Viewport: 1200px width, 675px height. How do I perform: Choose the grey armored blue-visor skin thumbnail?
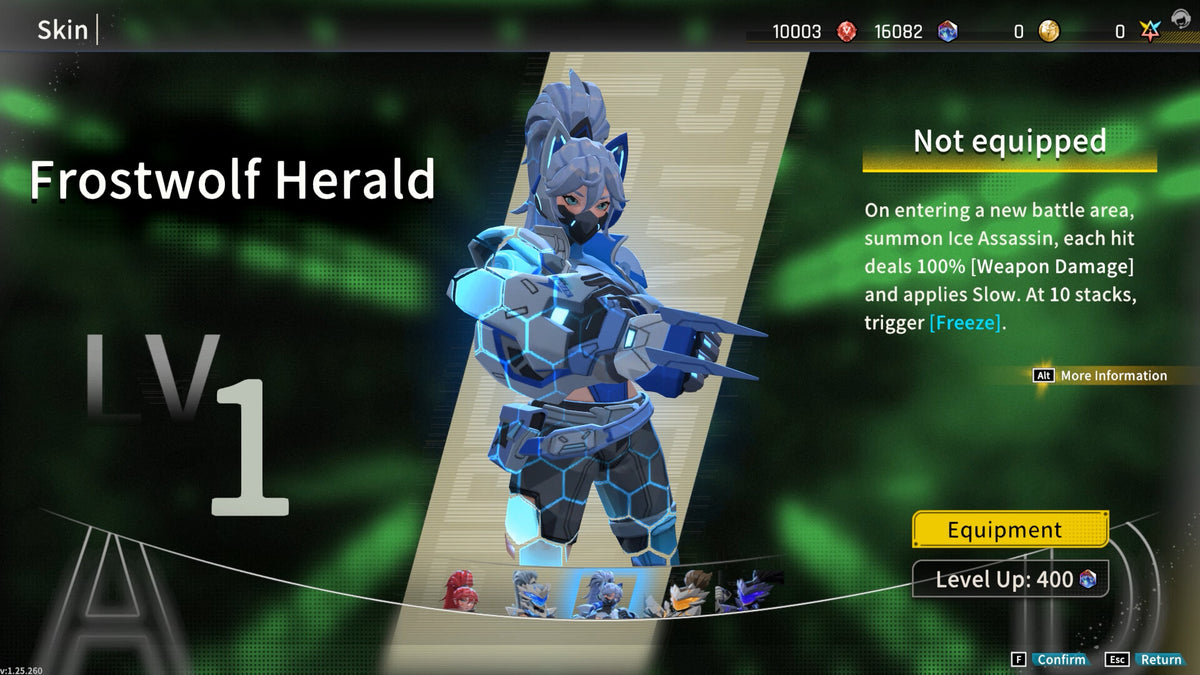point(530,593)
